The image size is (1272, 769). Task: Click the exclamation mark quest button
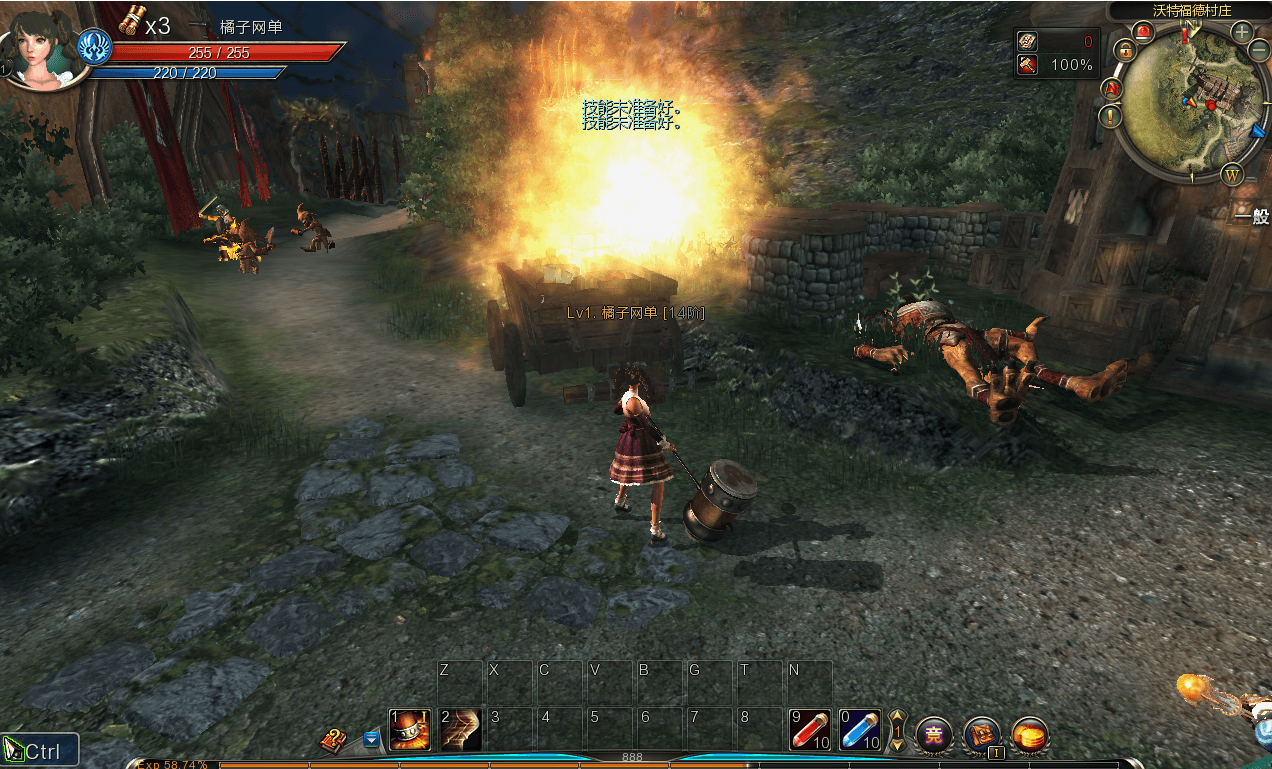point(1111,116)
